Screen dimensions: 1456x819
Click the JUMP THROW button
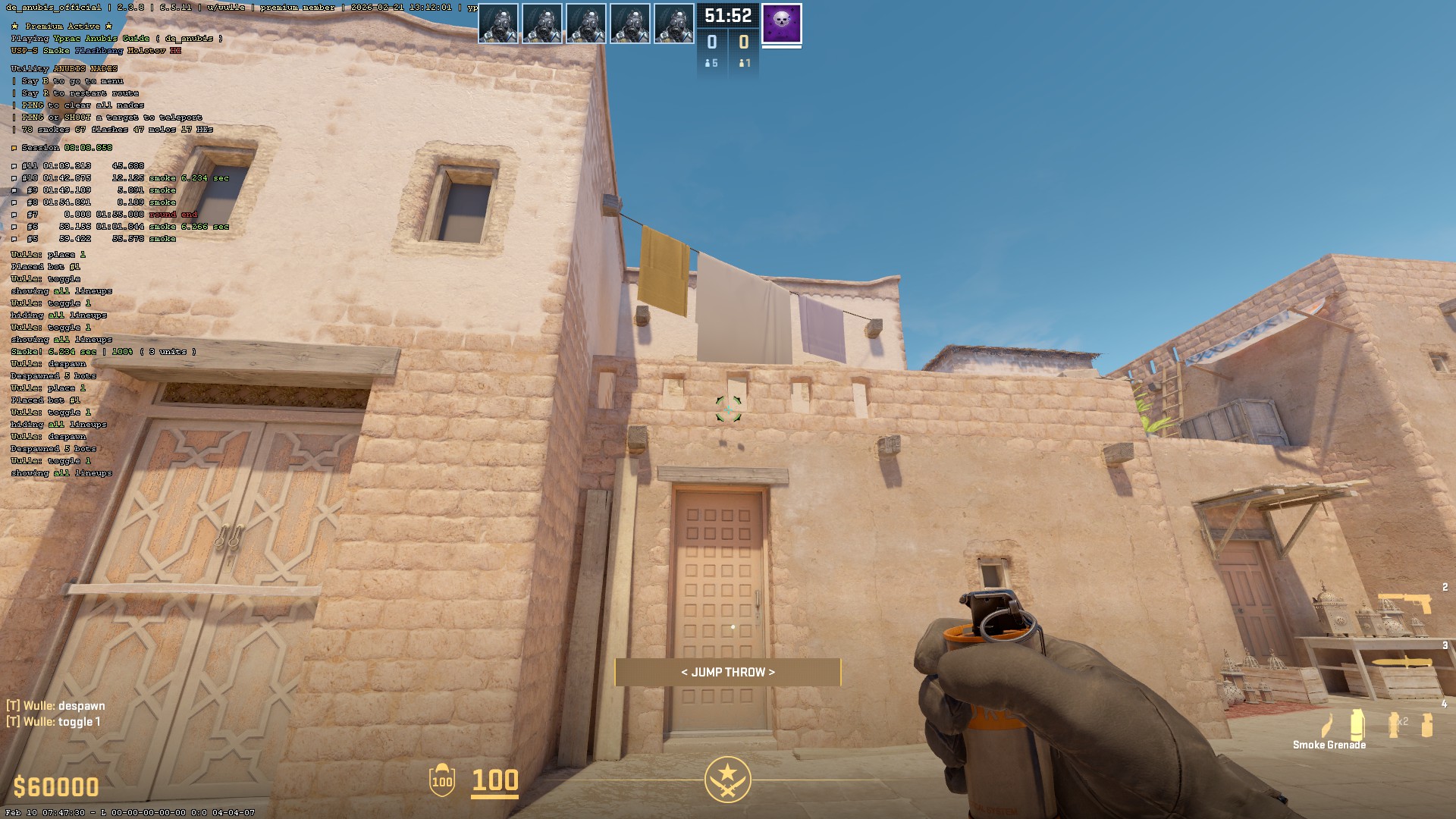click(x=728, y=672)
